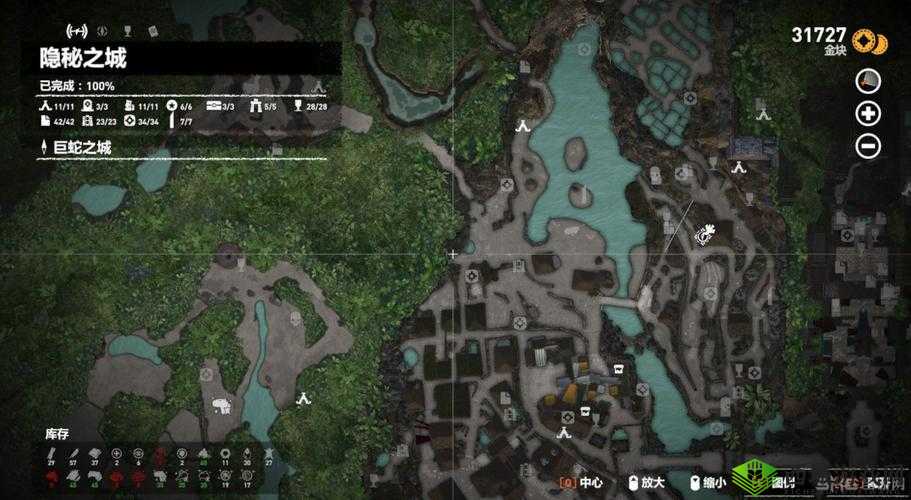Select the beacon signal map filter icon
Image resolution: width=911 pixels, height=500 pixels.
tap(74, 32)
